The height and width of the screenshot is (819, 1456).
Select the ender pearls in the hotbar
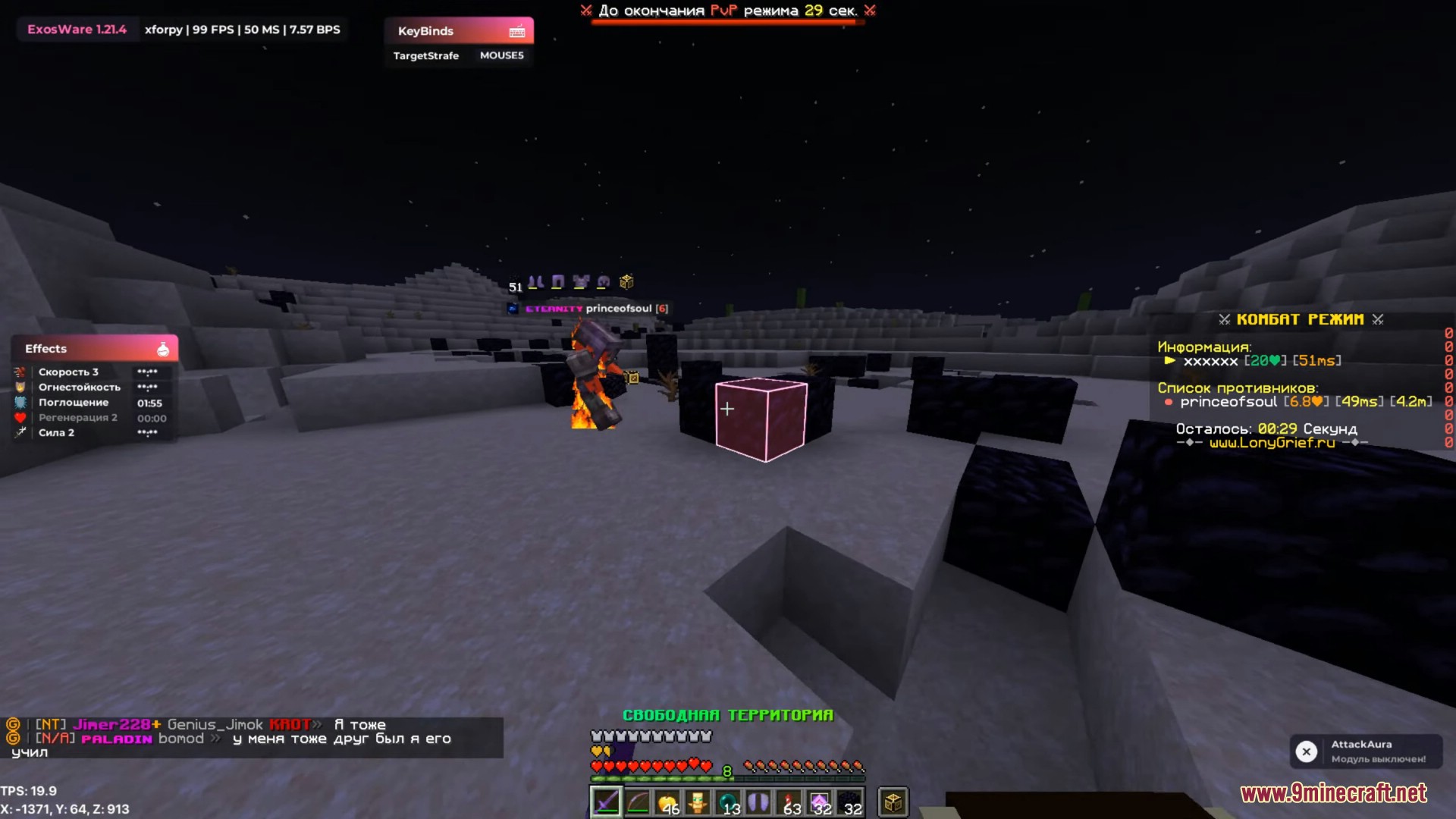click(x=729, y=802)
